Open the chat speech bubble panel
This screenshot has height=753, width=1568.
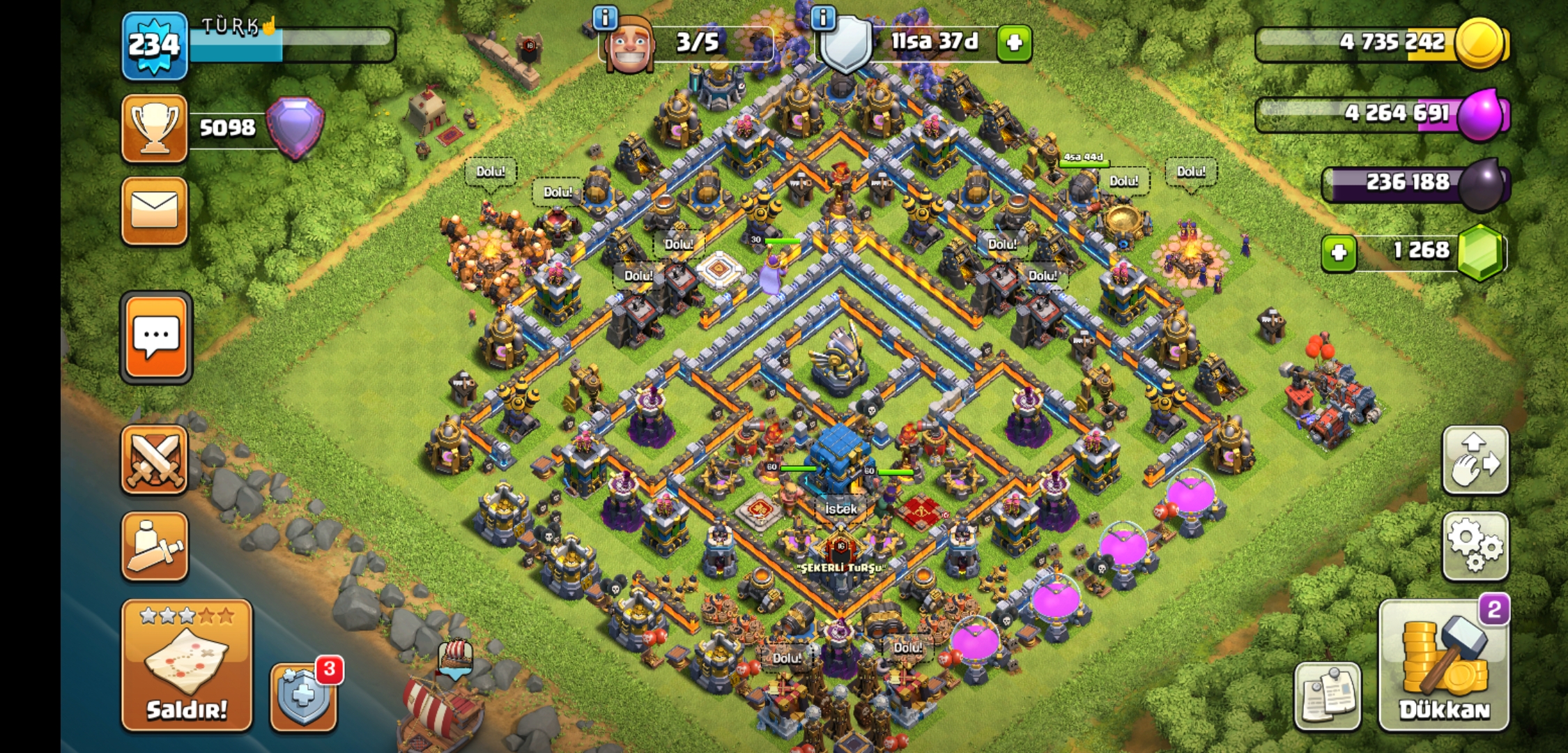click(156, 337)
